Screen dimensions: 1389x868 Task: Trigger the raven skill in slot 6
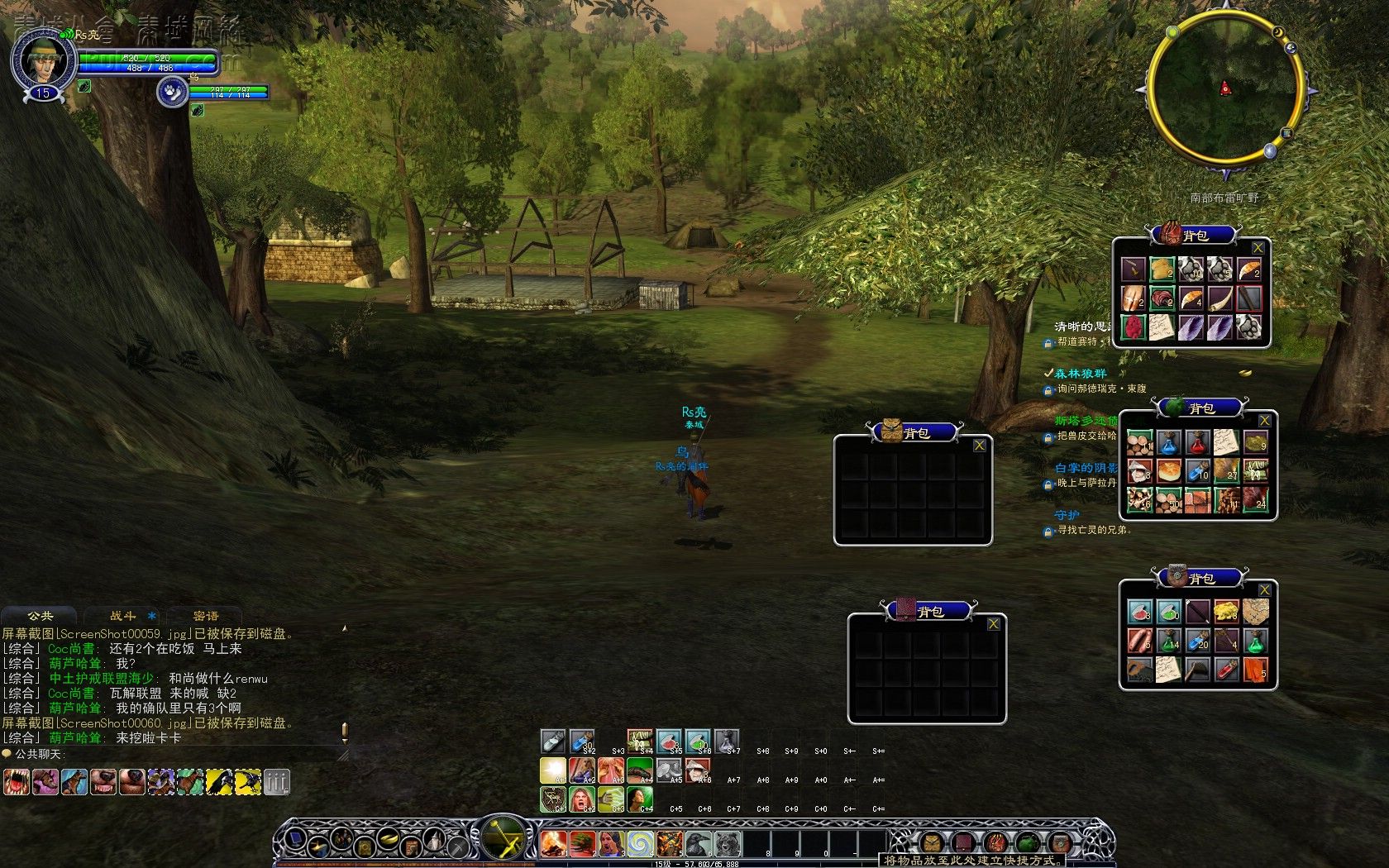698,843
